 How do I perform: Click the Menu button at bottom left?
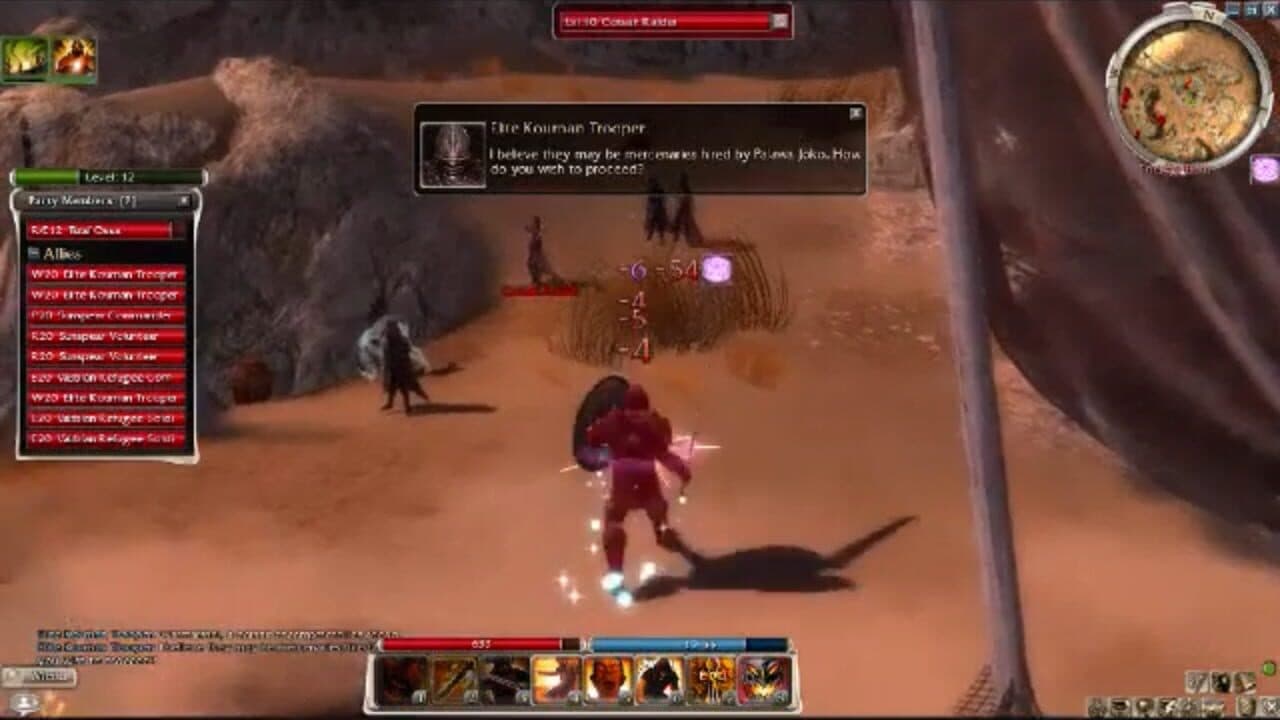tap(37, 676)
